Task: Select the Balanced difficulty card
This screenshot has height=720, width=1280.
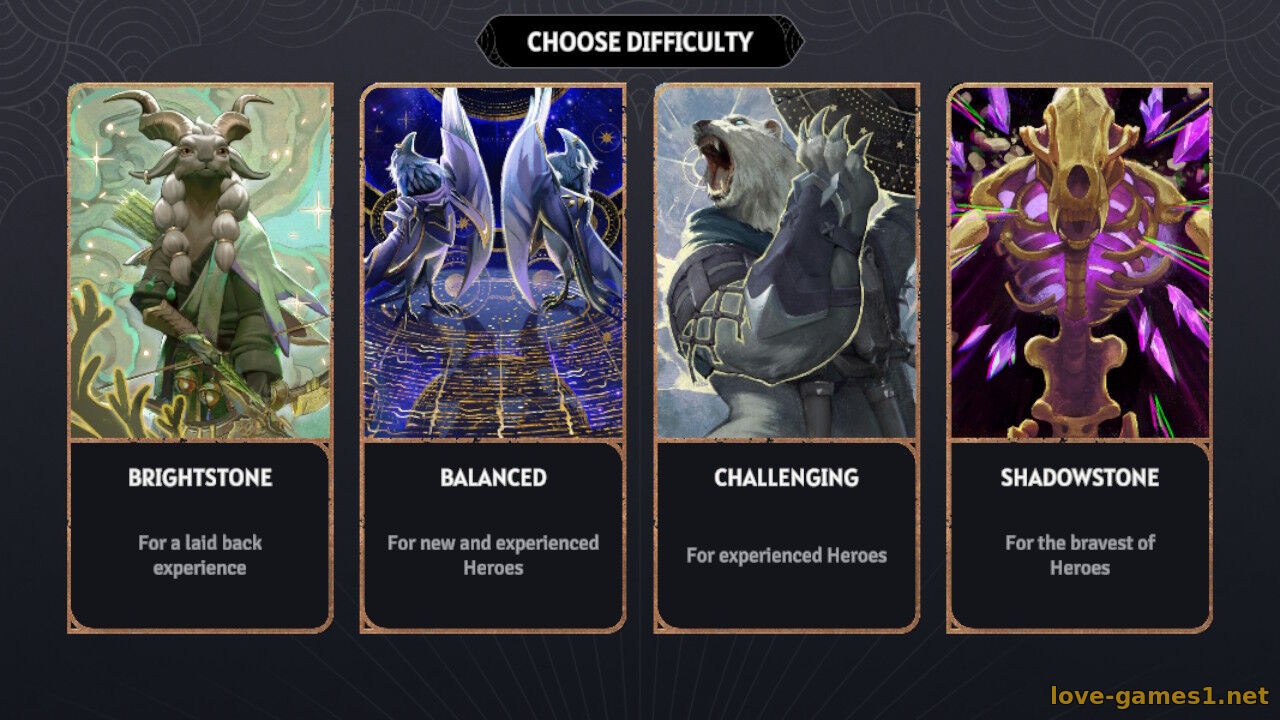Action: point(493,358)
